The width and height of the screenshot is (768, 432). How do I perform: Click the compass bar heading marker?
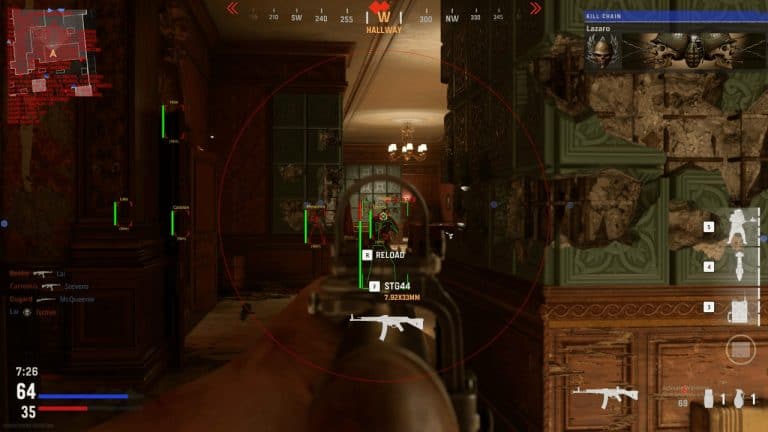381,15
